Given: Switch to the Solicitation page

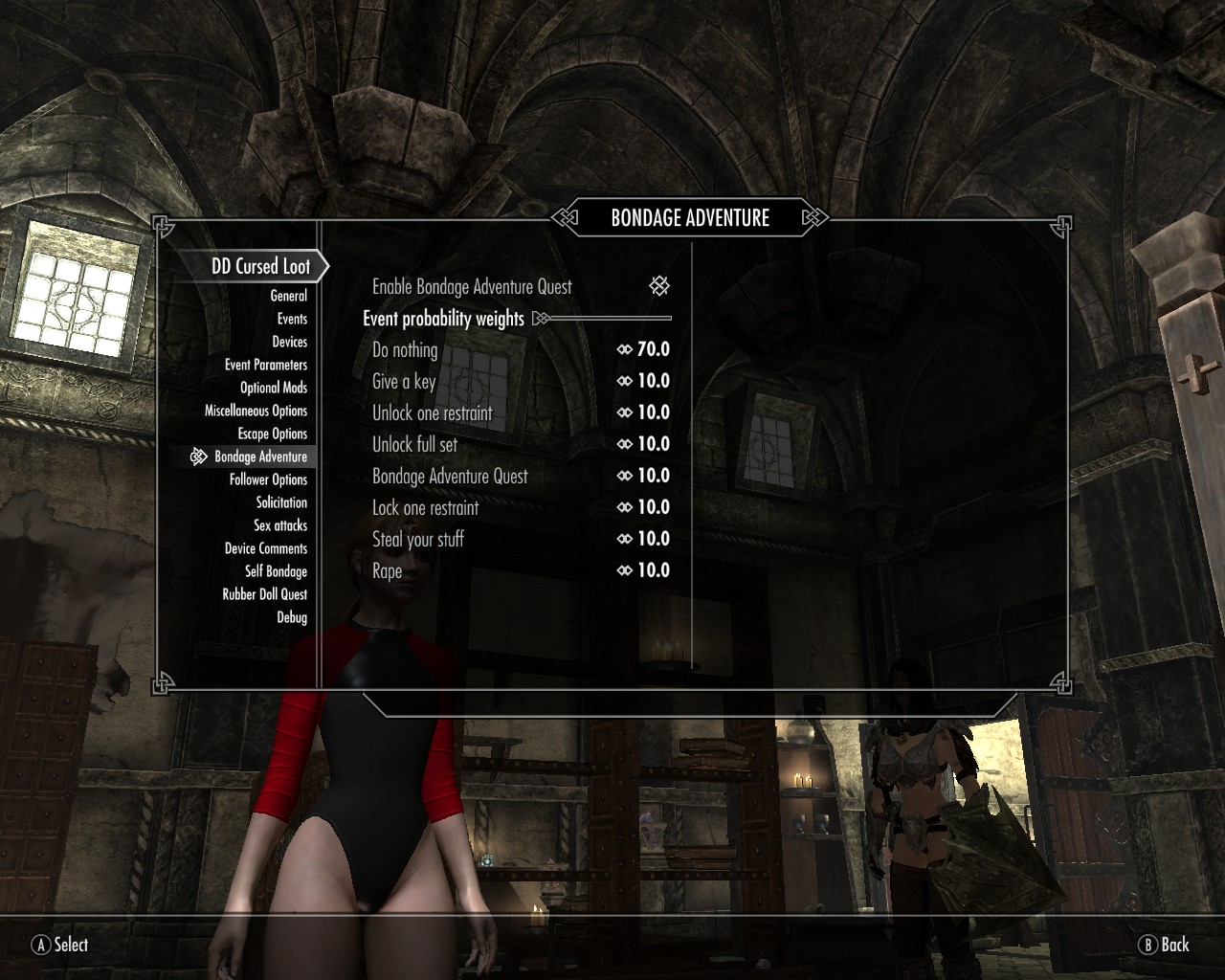Looking at the screenshot, I should point(281,502).
